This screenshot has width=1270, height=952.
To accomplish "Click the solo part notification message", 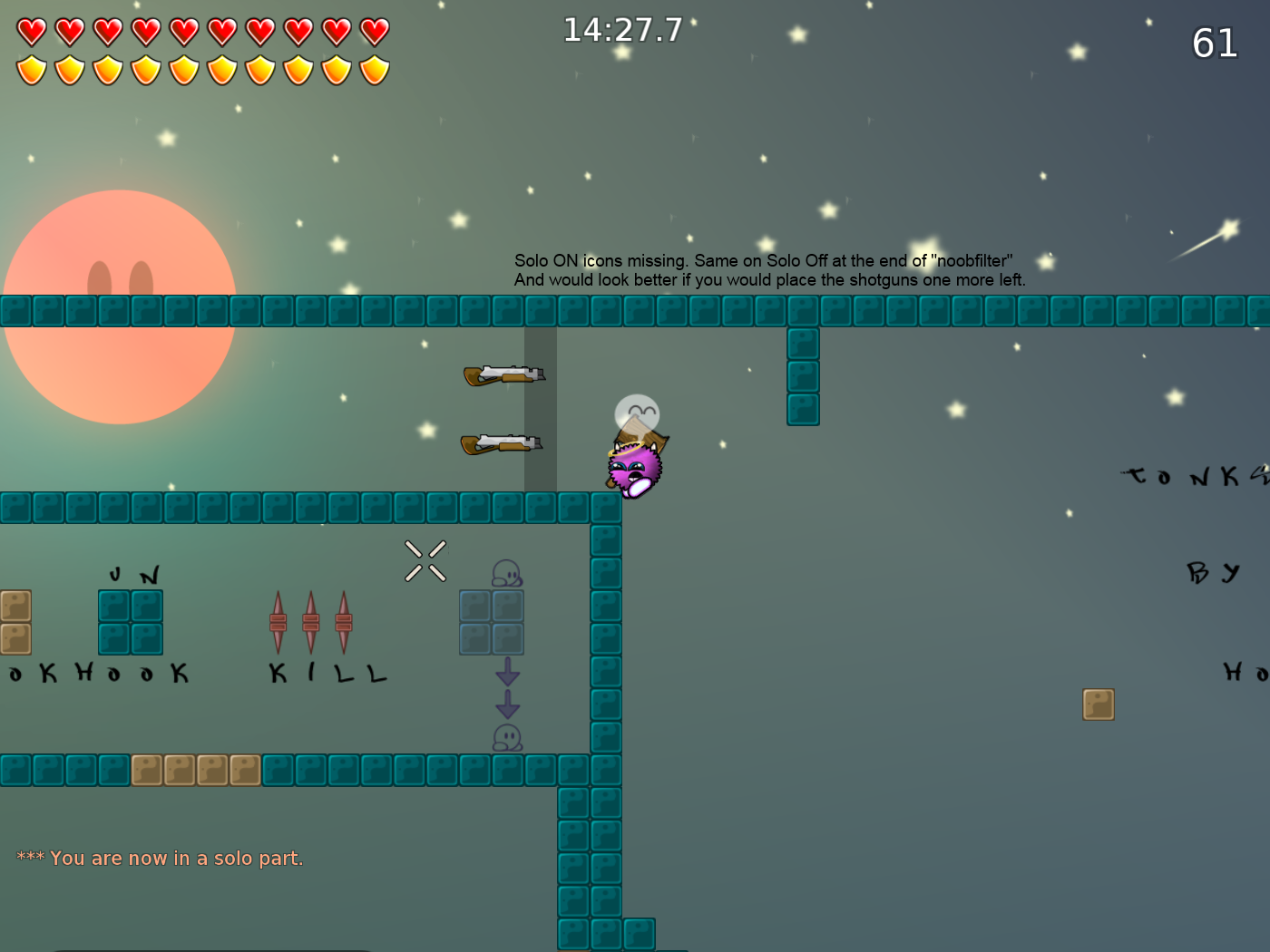I will [x=159, y=858].
